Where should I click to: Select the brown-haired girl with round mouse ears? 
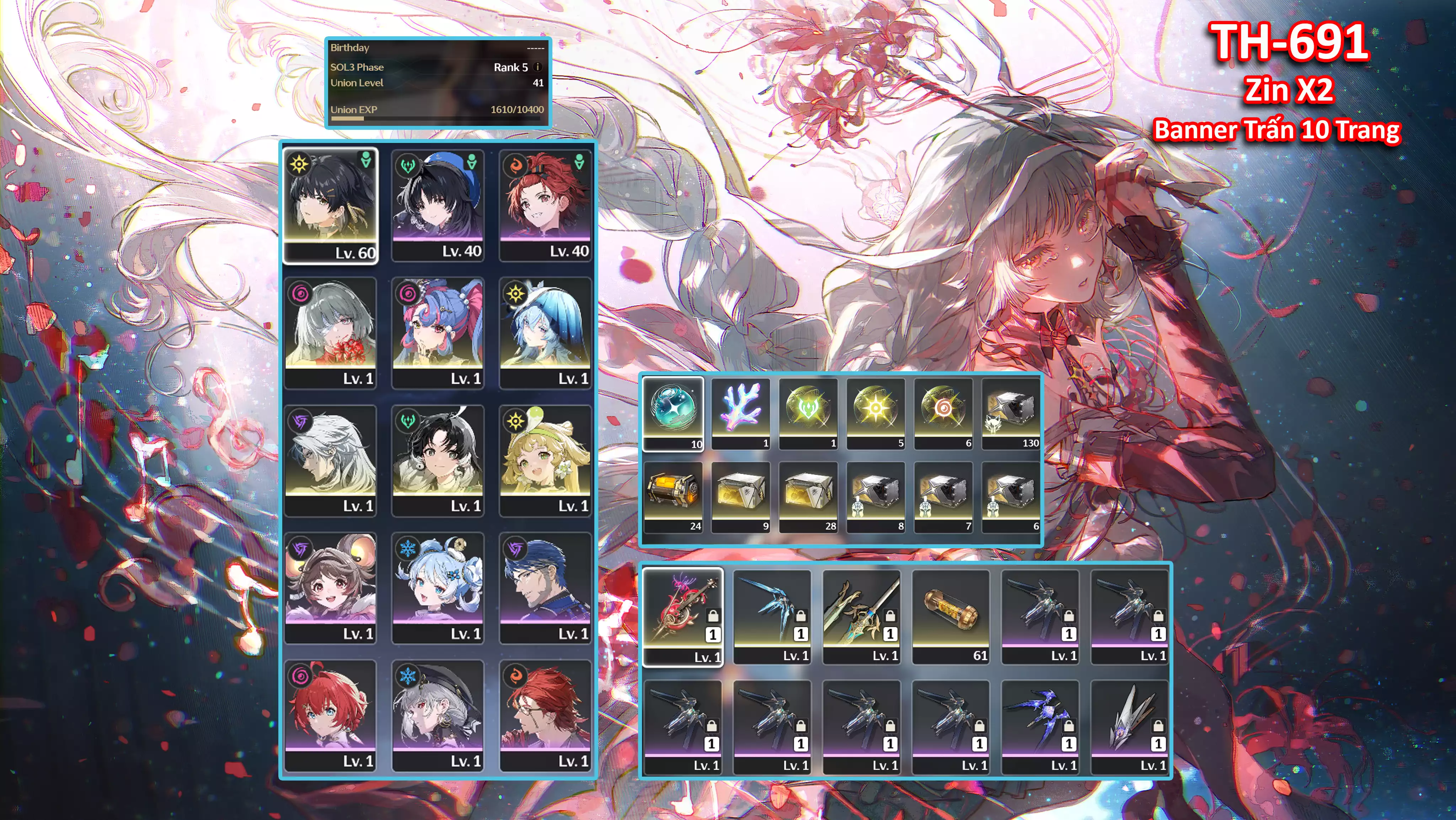click(x=330, y=587)
